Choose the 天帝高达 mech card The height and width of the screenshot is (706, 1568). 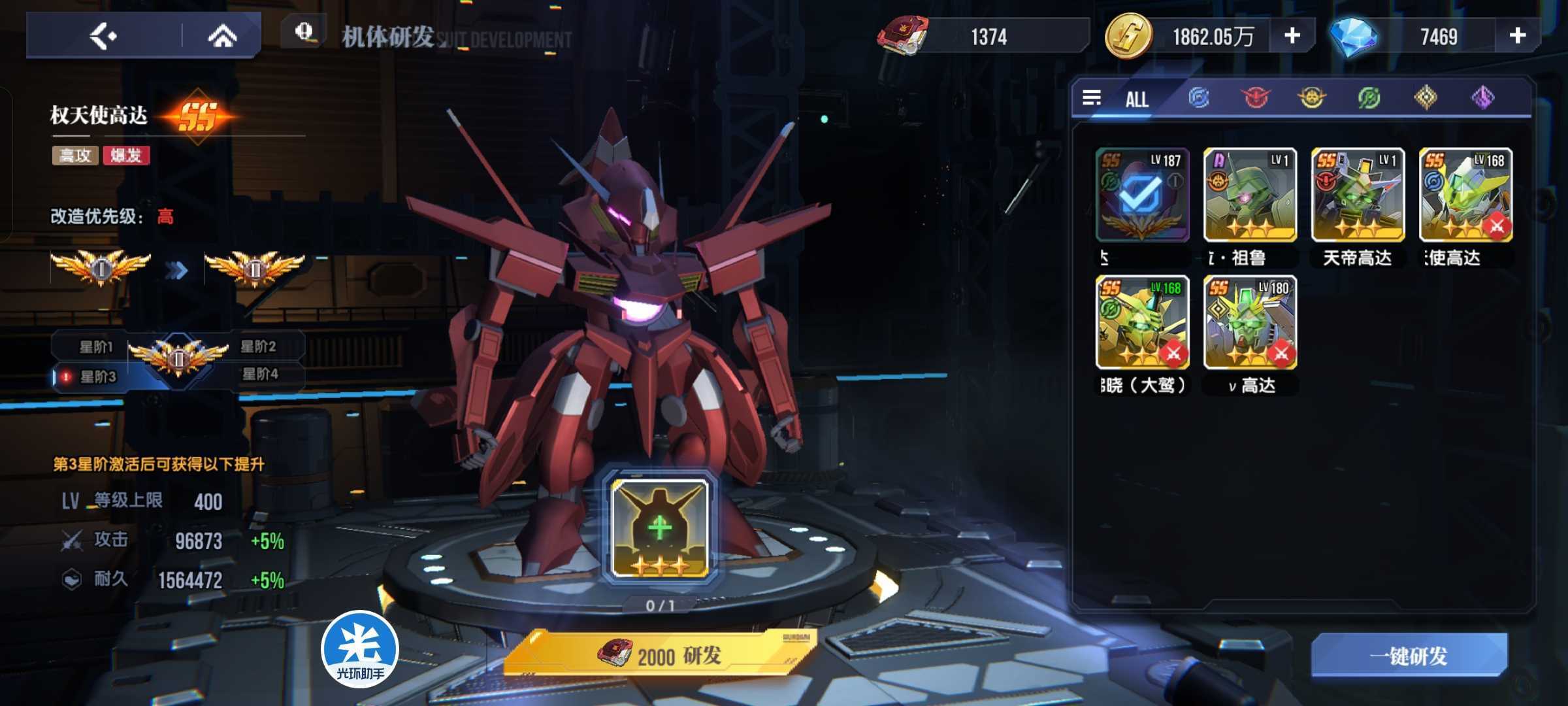point(1358,195)
